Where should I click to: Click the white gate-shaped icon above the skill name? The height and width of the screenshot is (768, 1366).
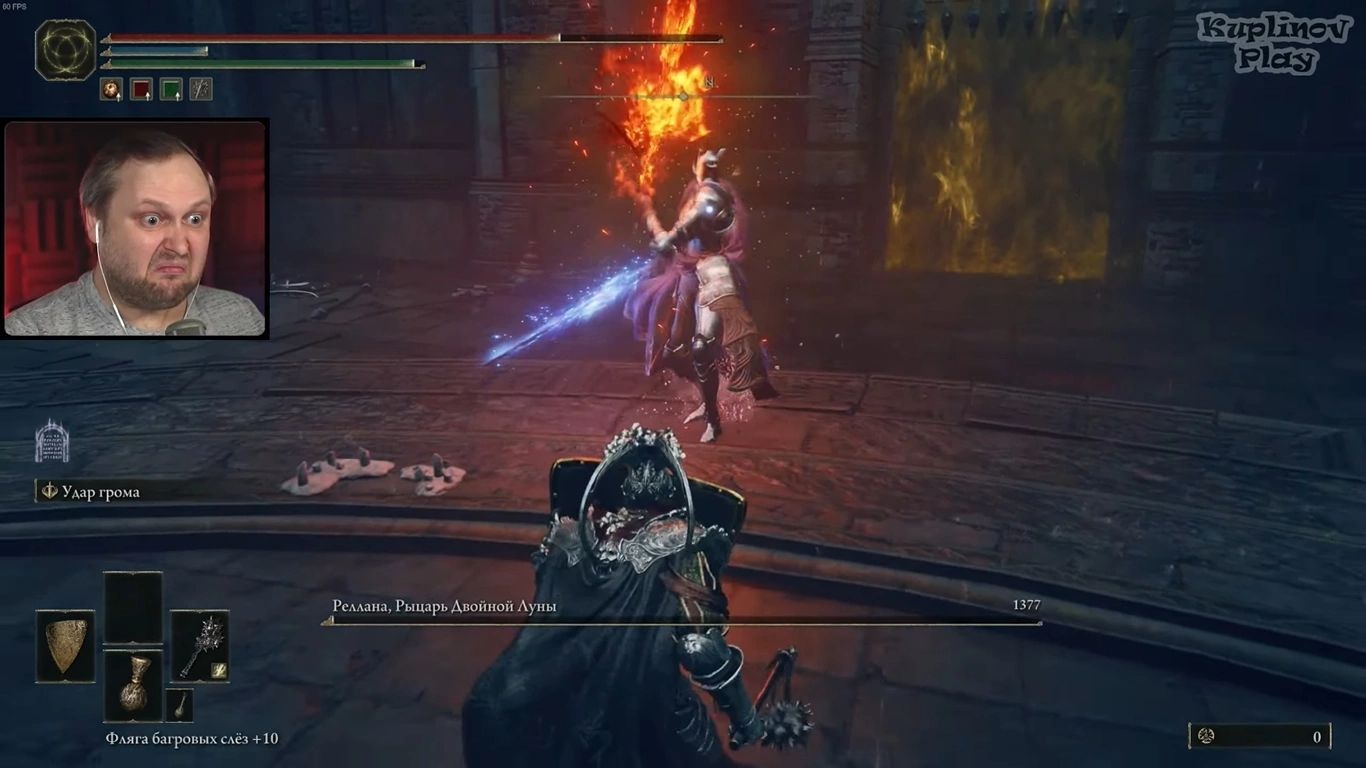tap(52, 443)
